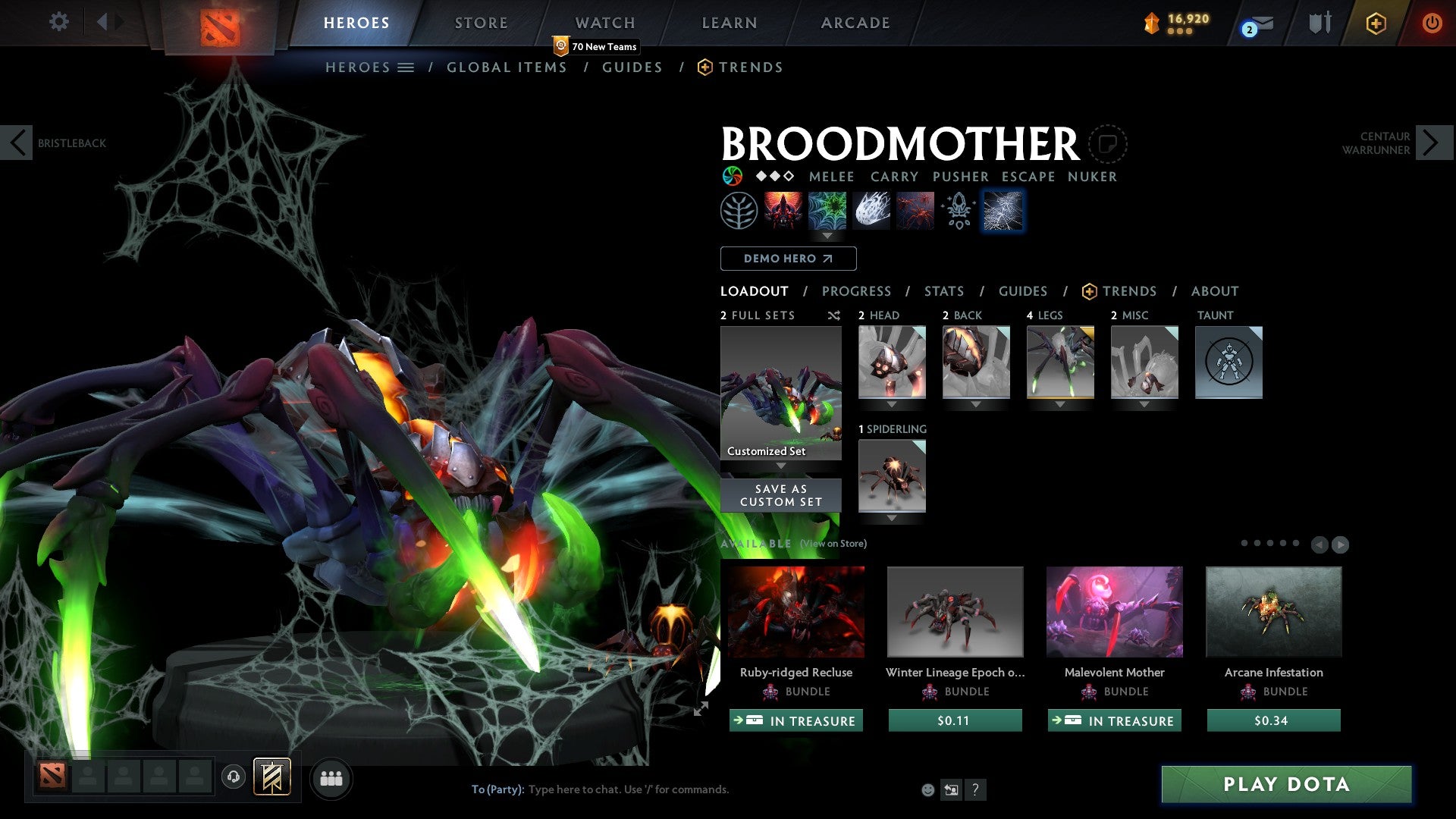Open the ARCADE menu

click(x=855, y=23)
